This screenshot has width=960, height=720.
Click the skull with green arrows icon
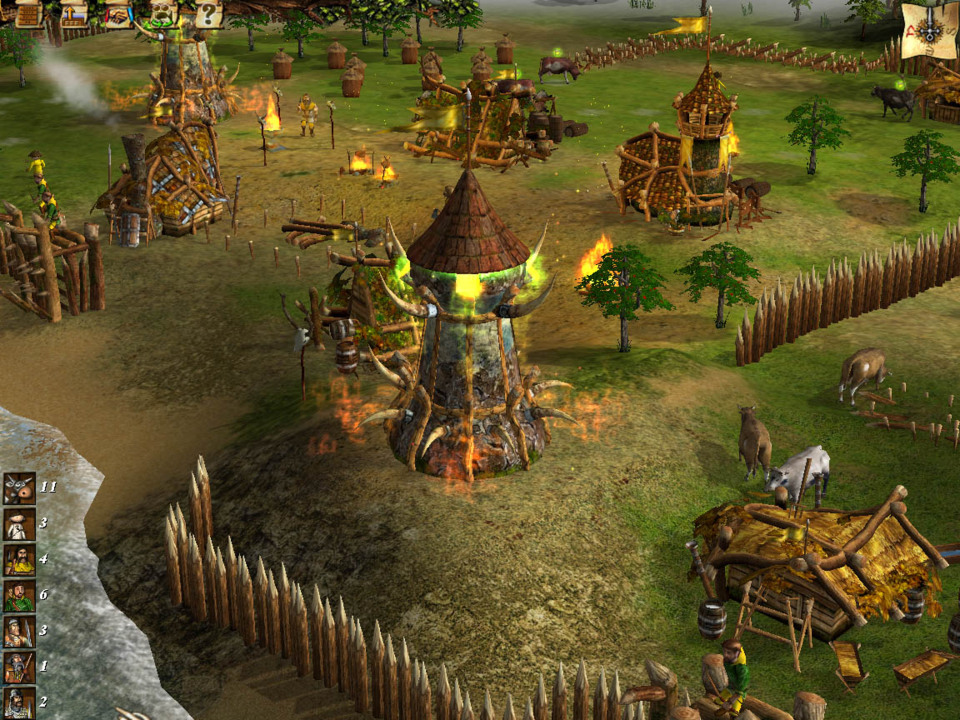(162, 14)
